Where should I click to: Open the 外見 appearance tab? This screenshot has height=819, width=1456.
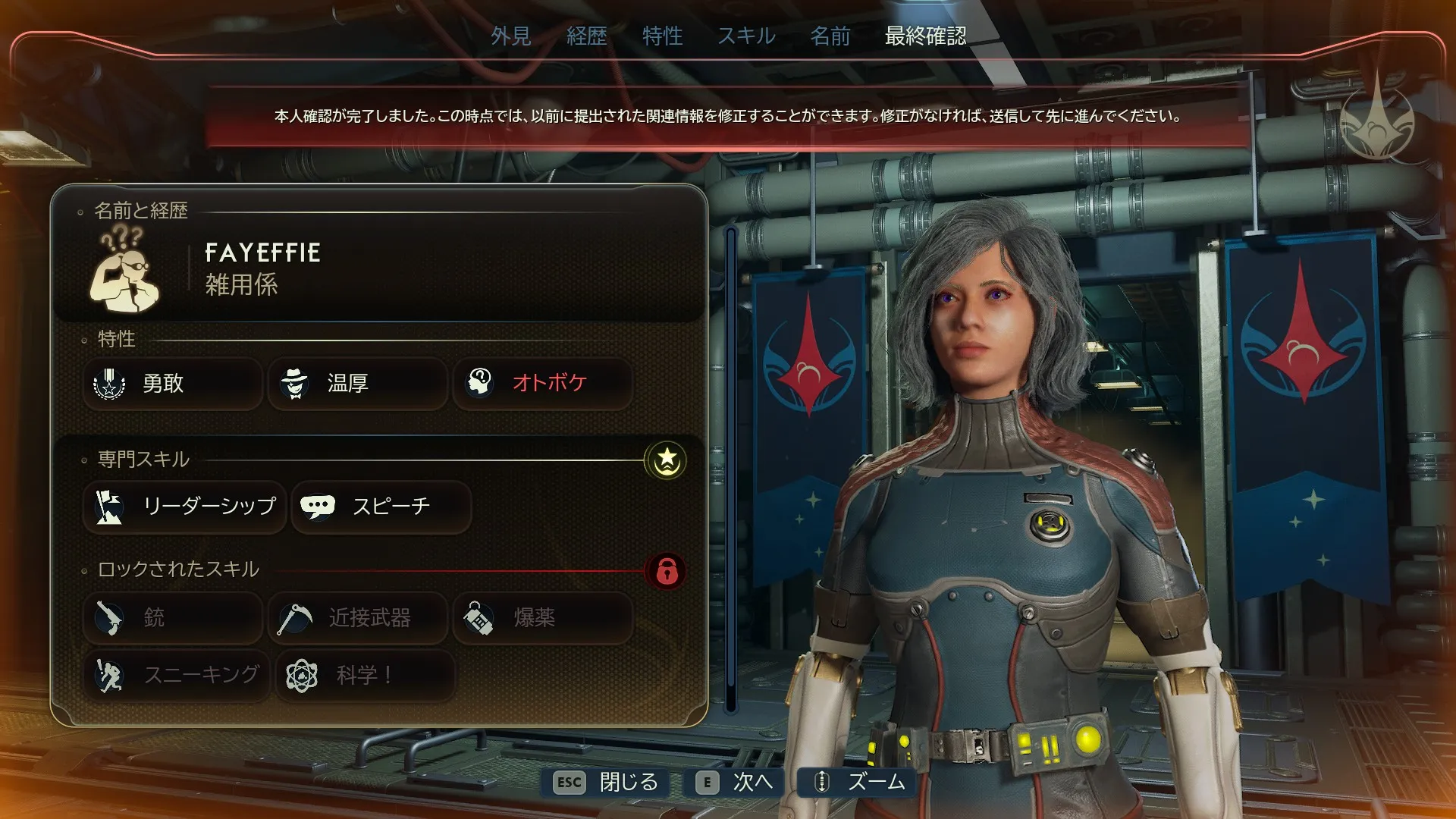[x=510, y=36]
